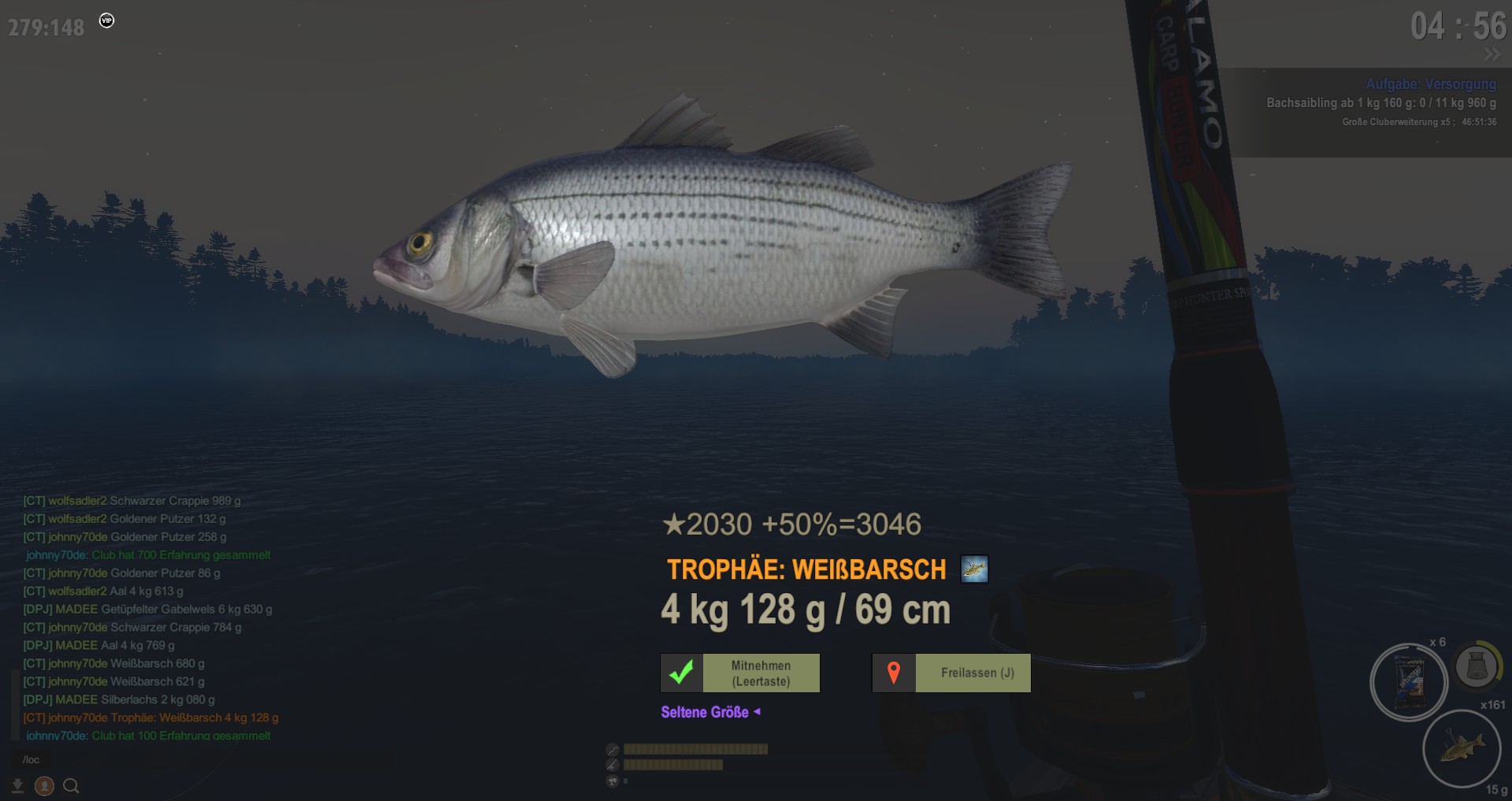Click the orange trophy Weißbarsch chat message
Image resolution: width=1512 pixels, height=801 pixels.
pyautogui.click(x=151, y=718)
